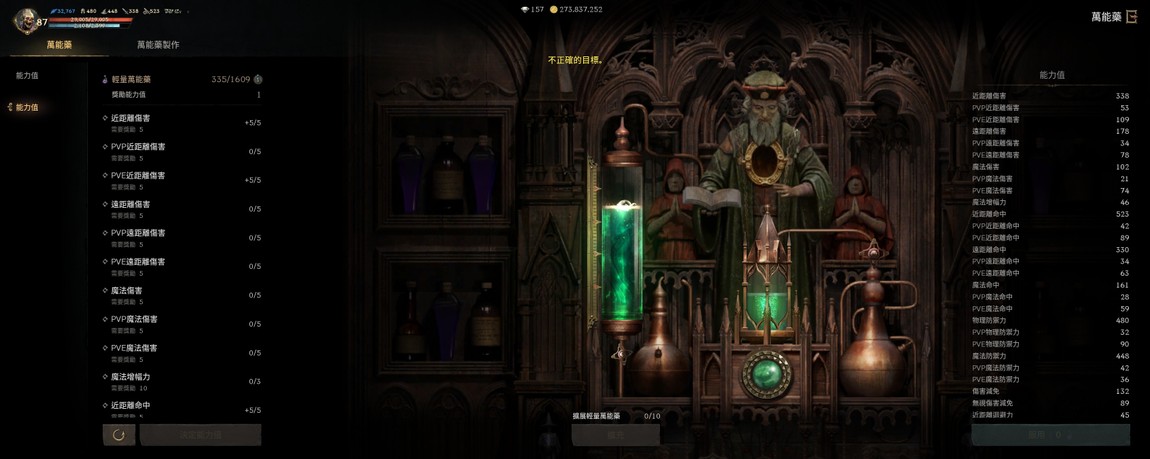Pick the PVP魔法傷害 stat row

click(181, 324)
